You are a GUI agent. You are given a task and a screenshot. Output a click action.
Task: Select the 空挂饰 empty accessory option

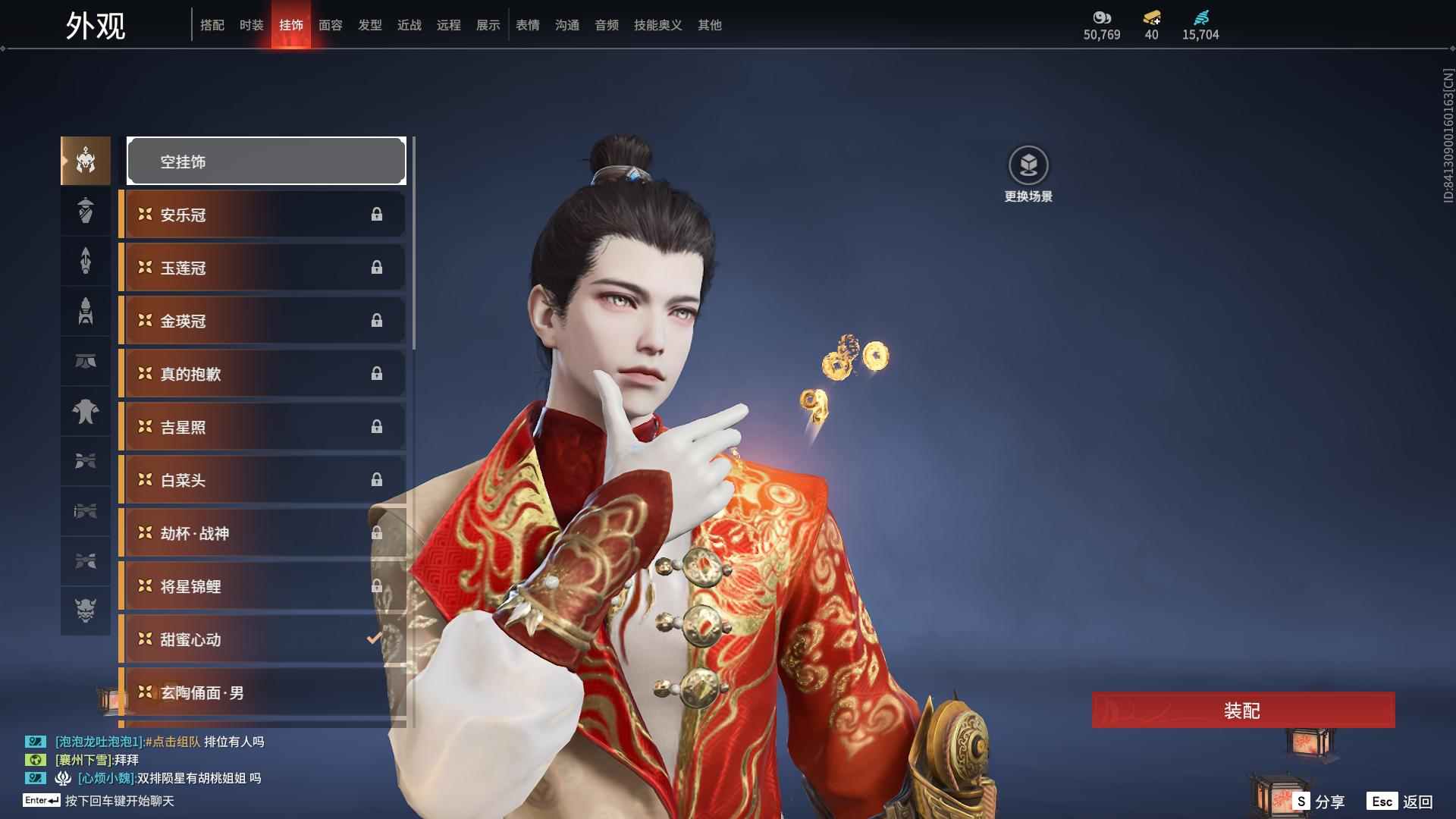pos(265,161)
